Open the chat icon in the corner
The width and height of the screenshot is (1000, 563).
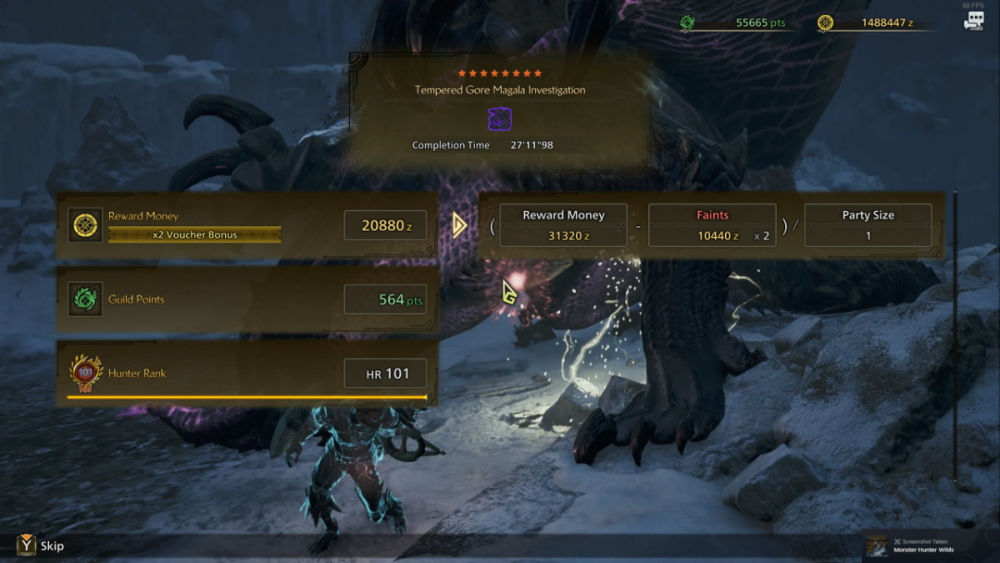pos(973,20)
